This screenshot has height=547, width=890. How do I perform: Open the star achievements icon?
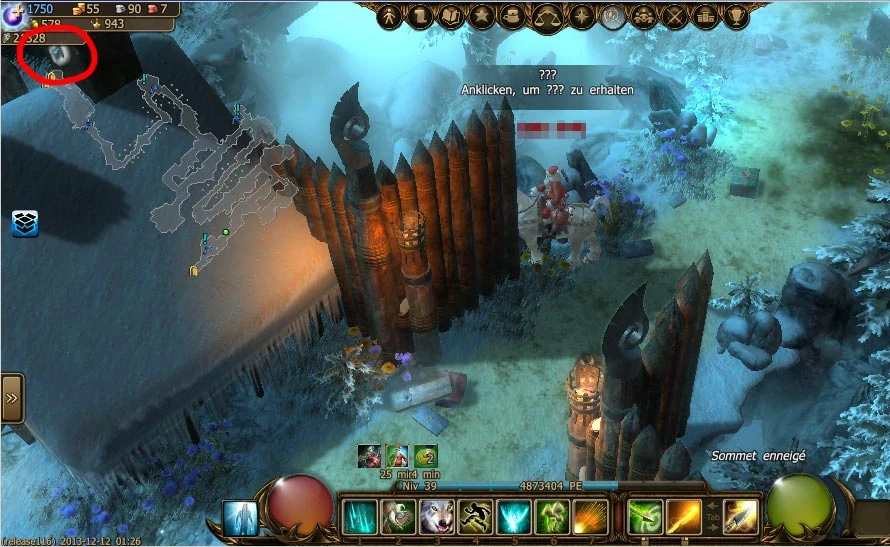click(x=481, y=17)
